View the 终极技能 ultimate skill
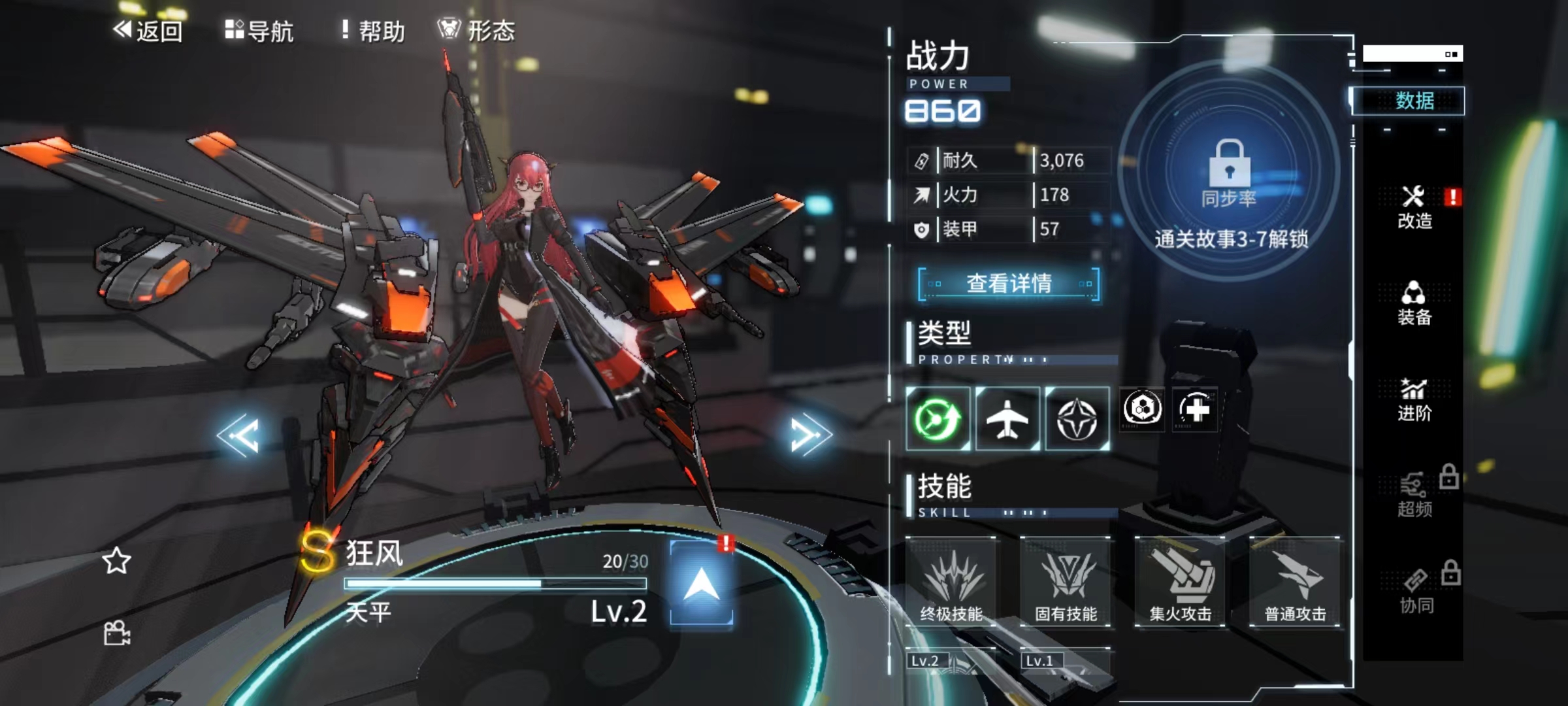1568x706 pixels. click(x=951, y=582)
